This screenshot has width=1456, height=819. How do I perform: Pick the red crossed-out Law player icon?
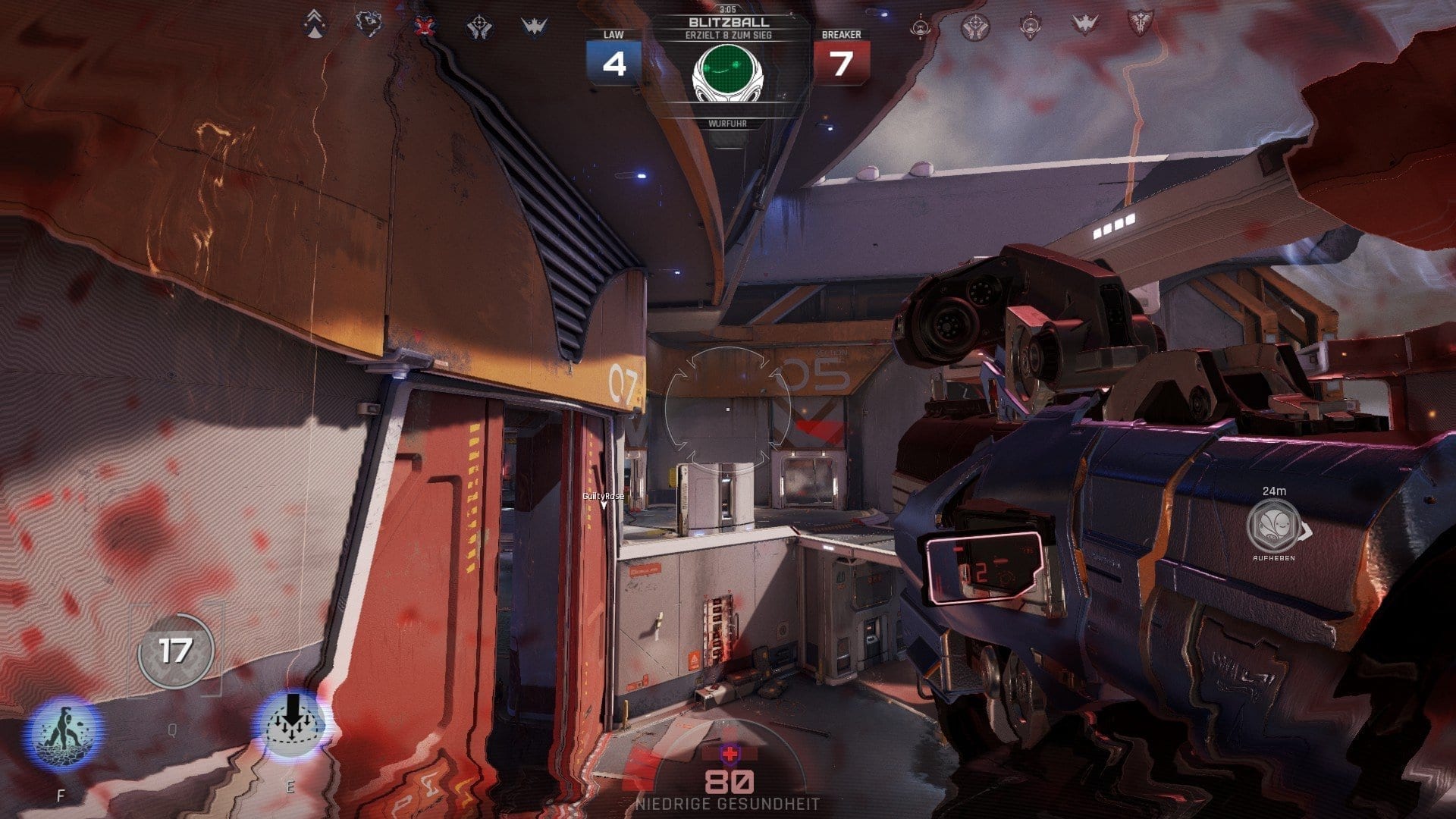424,26
